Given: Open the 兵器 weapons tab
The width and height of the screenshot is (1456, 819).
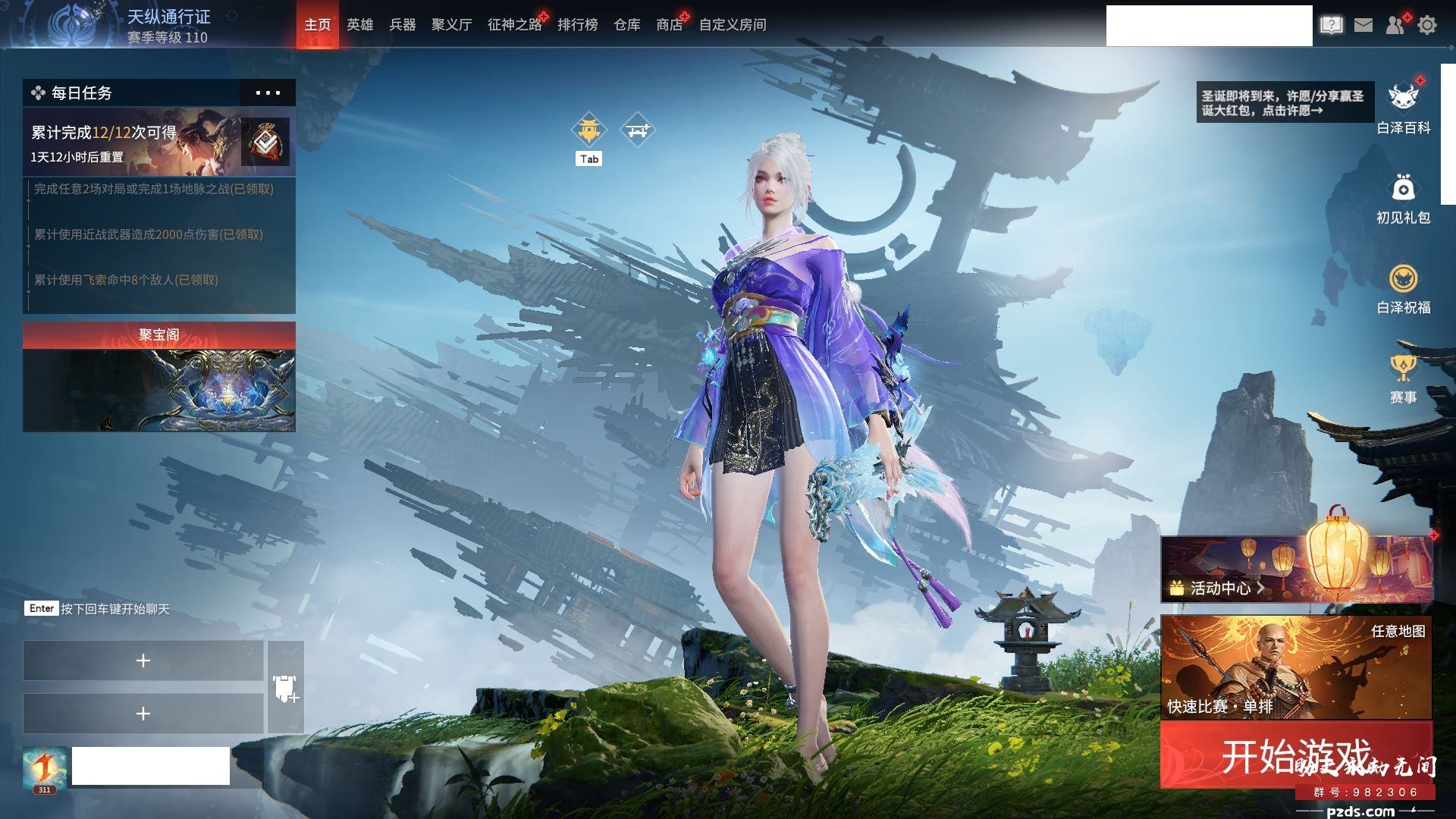Looking at the screenshot, I should (x=402, y=25).
